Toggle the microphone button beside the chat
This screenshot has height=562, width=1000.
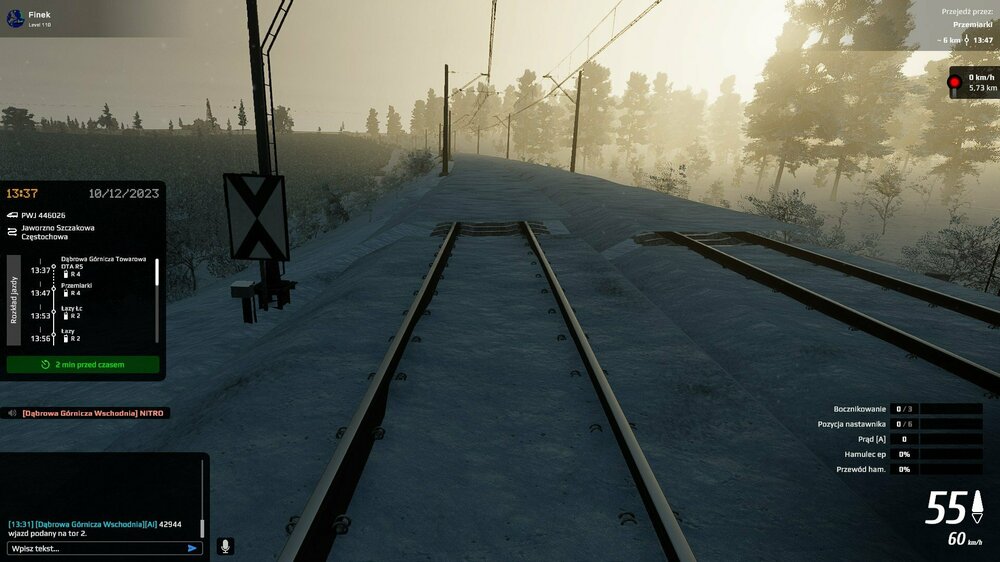coord(225,546)
